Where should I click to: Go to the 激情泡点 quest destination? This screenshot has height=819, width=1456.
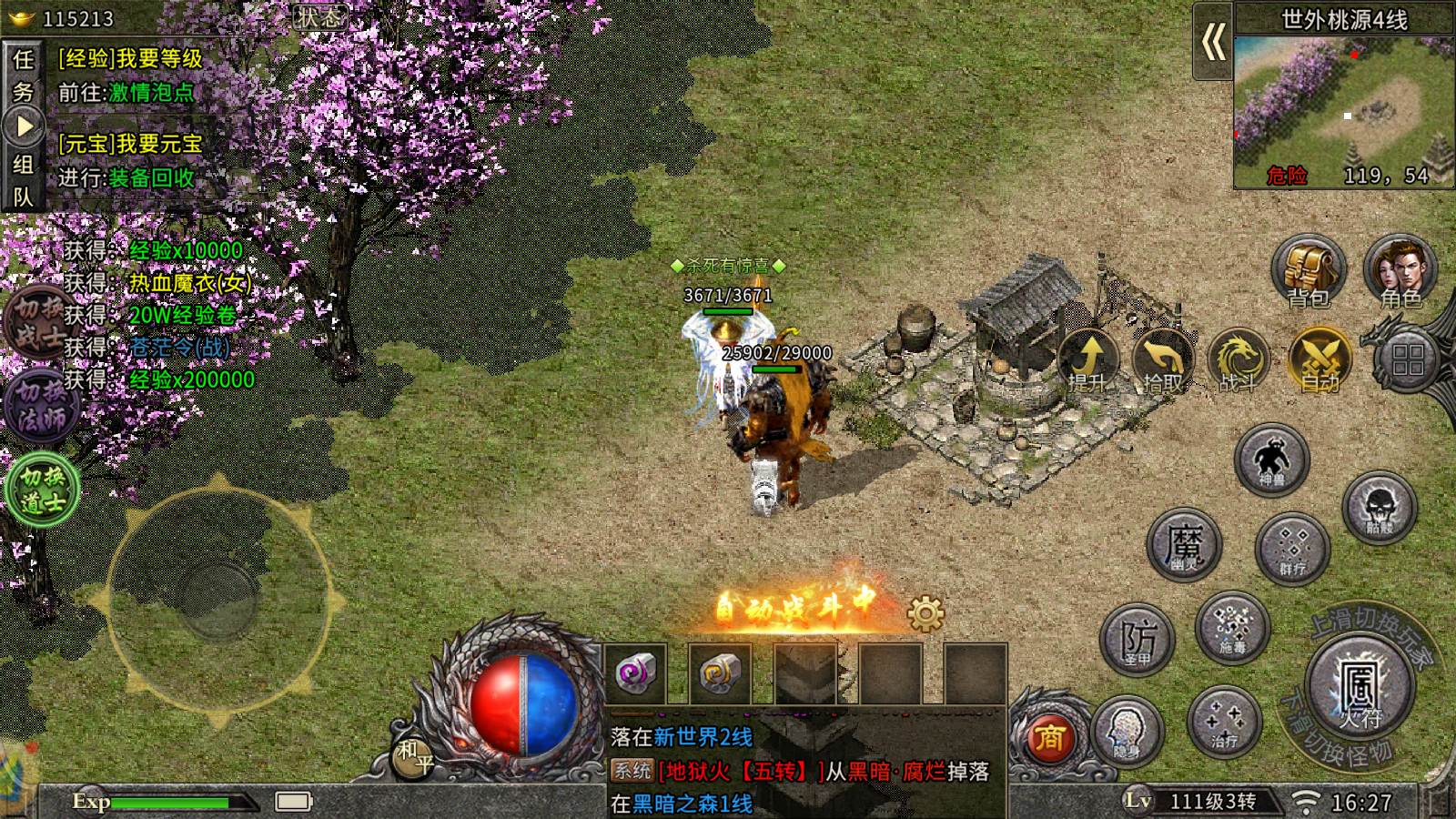pos(151,93)
